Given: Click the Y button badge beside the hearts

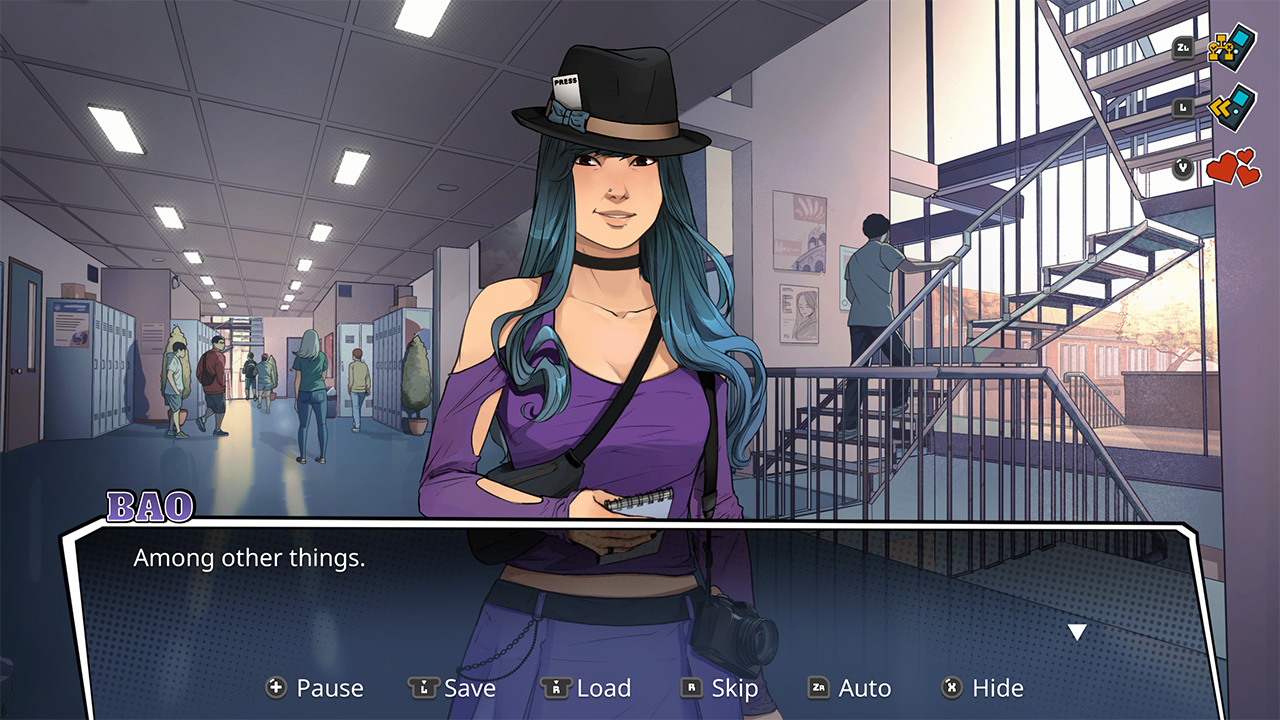Looking at the screenshot, I should coord(1183,167).
